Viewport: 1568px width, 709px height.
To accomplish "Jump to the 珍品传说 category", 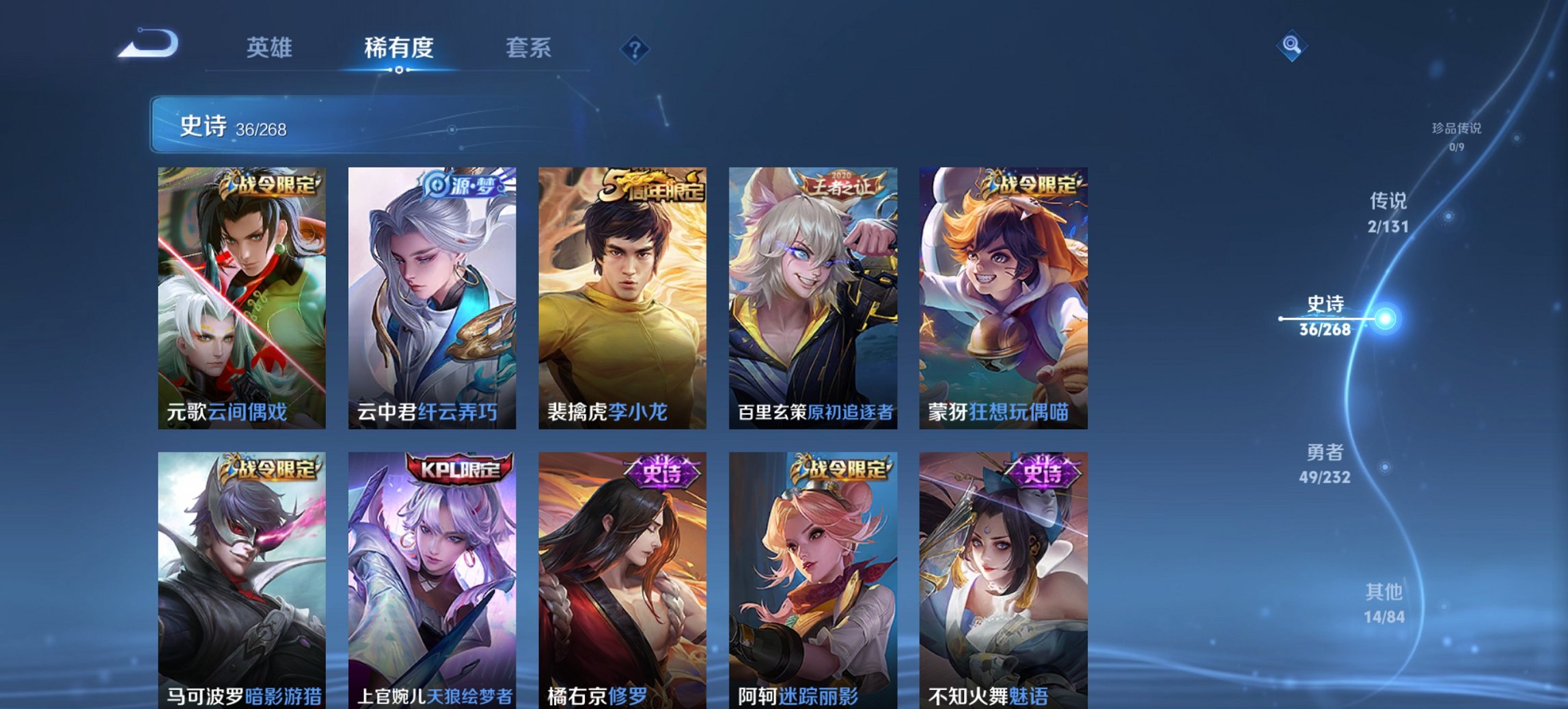I will (1456, 135).
